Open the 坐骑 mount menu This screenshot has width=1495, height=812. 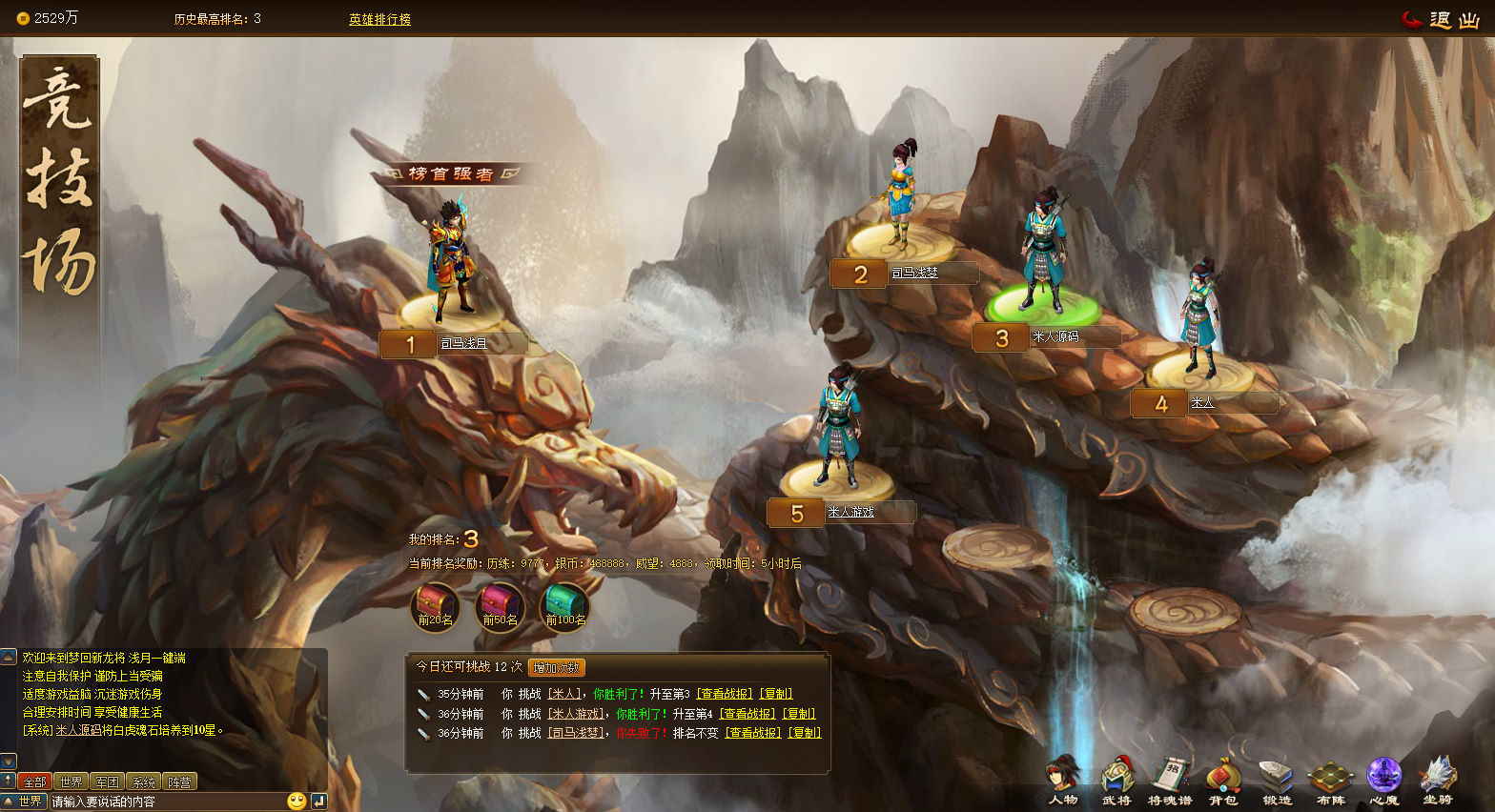tap(1437, 780)
